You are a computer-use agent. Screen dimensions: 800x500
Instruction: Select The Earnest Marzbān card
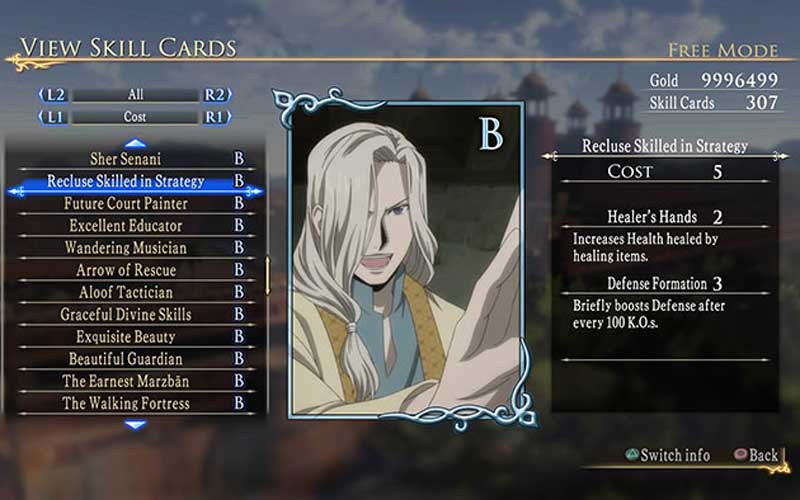point(126,381)
